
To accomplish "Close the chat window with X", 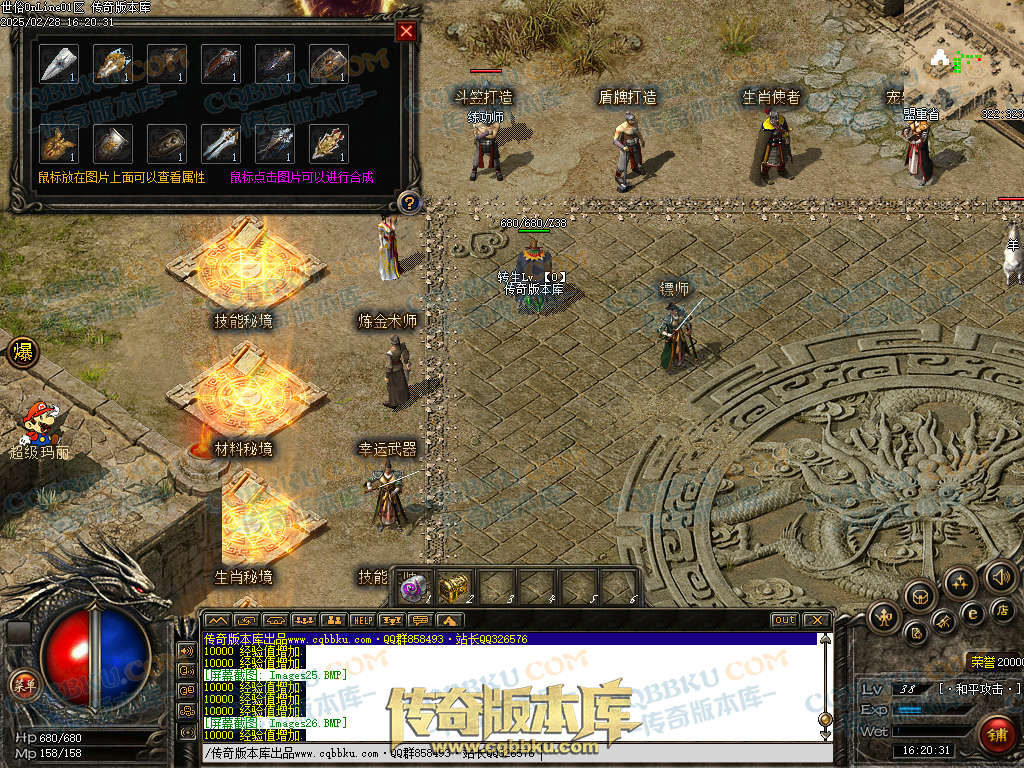I will pyautogui.click(x=816, y=620).
